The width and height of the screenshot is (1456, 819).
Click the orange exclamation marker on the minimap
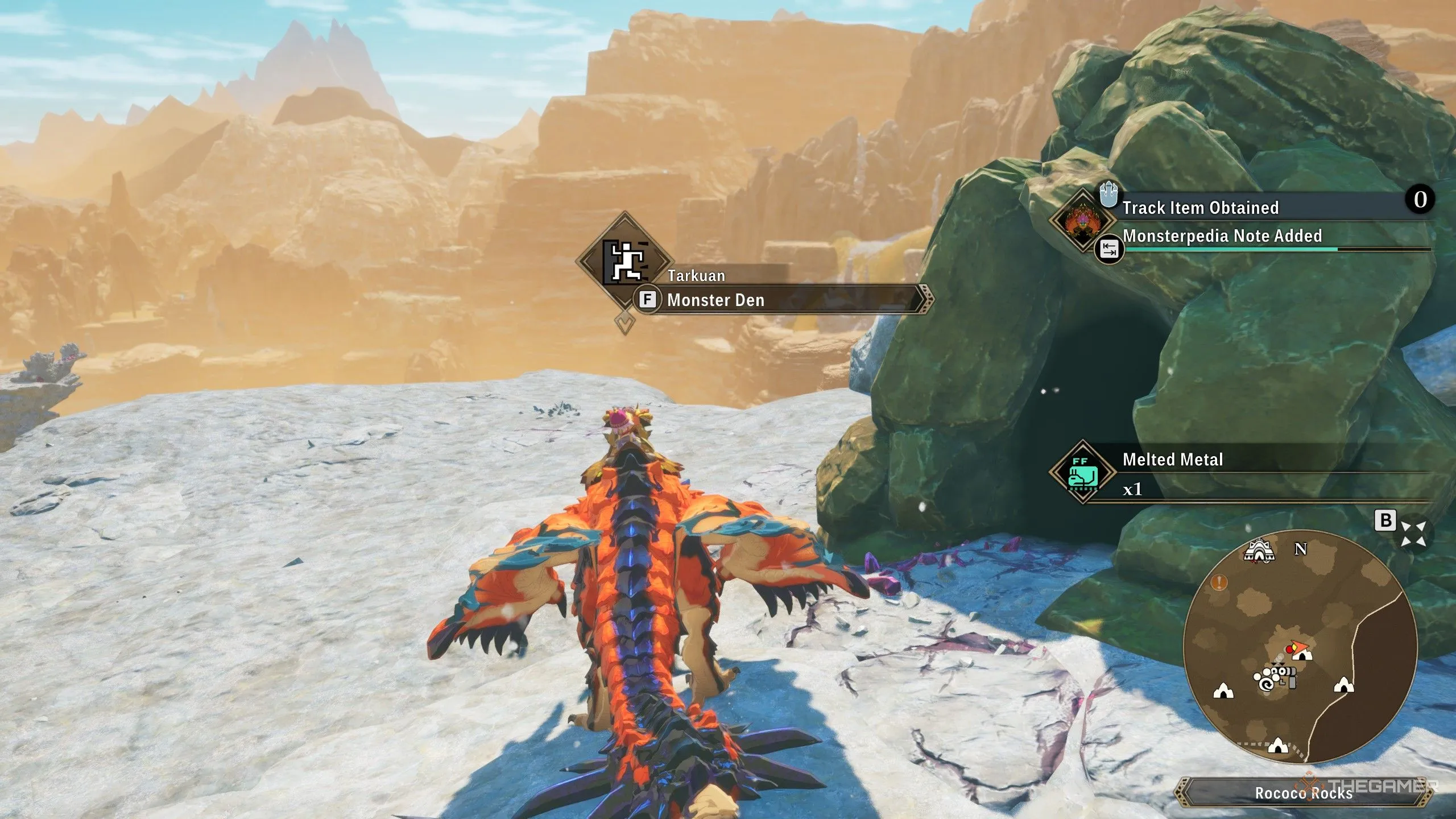(1219, 582)
